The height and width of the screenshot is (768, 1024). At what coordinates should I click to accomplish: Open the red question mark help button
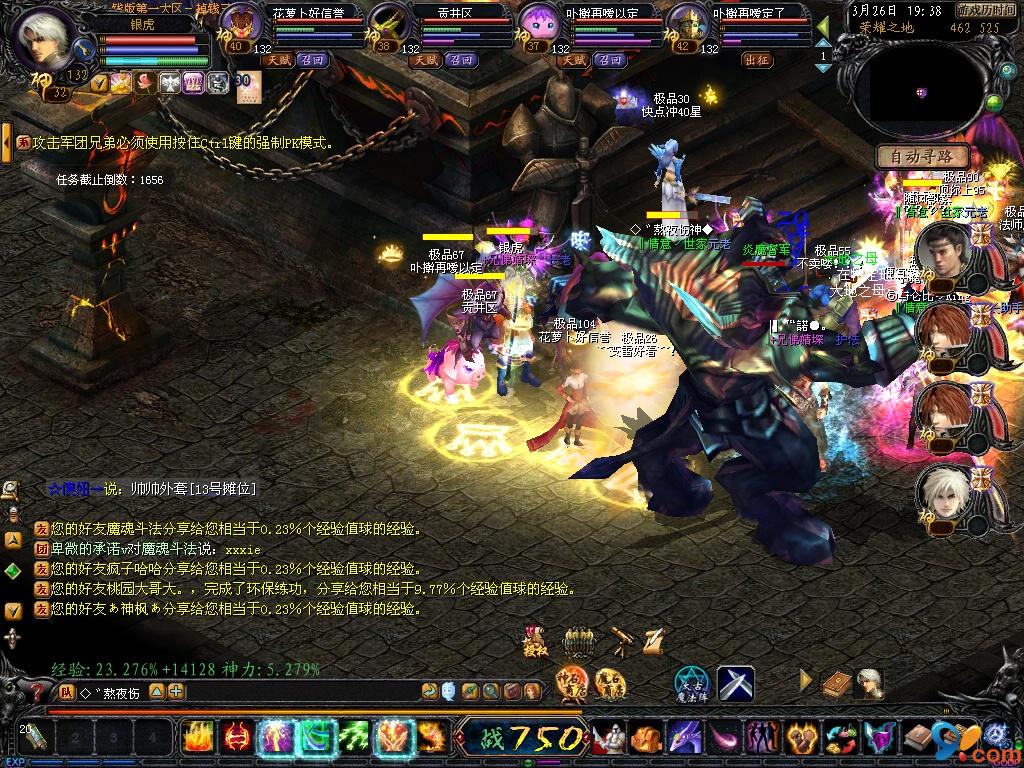pyautogui.click(x=37, y=691)
